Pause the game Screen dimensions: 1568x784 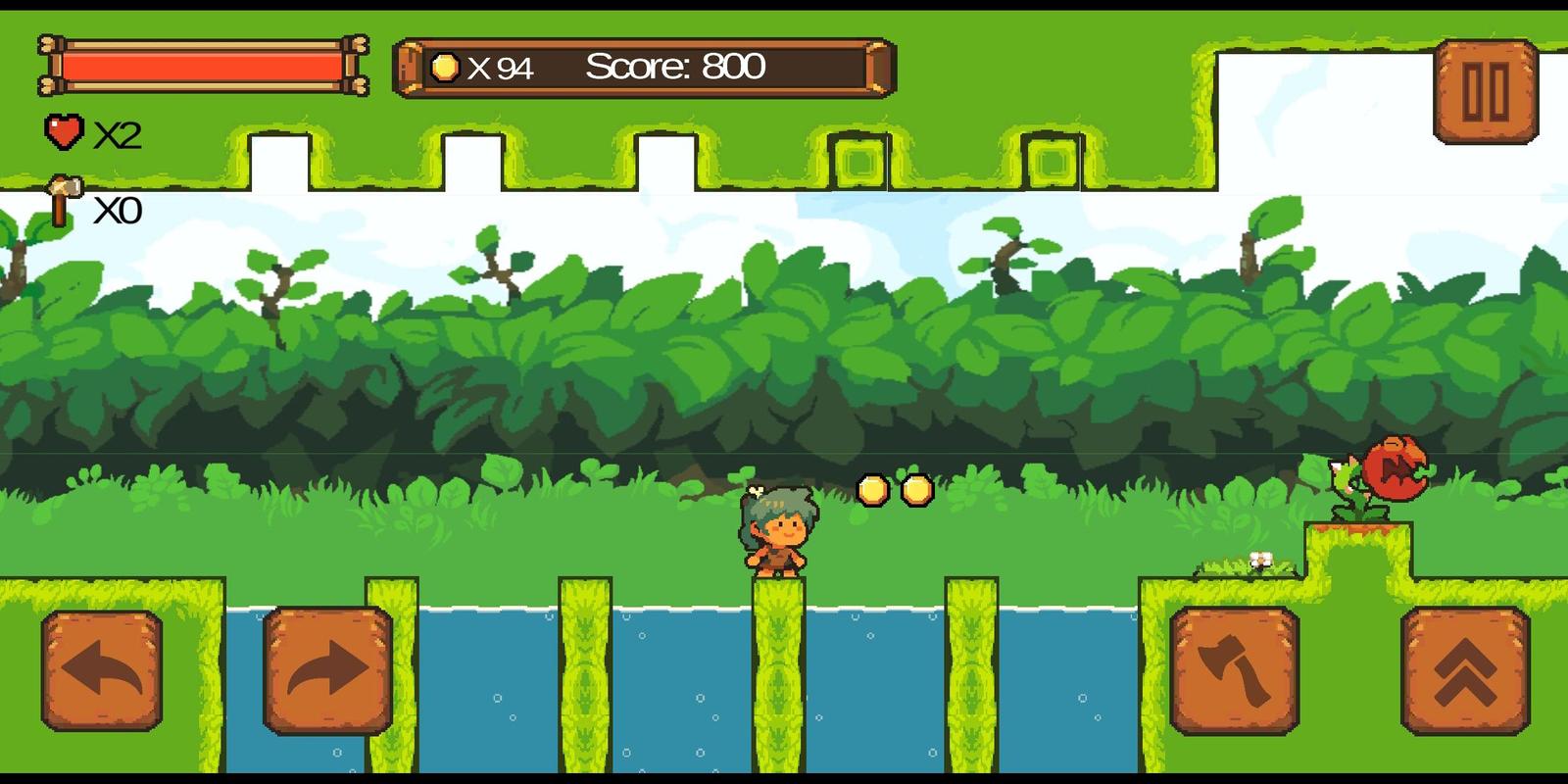(x=1485, y=92)
